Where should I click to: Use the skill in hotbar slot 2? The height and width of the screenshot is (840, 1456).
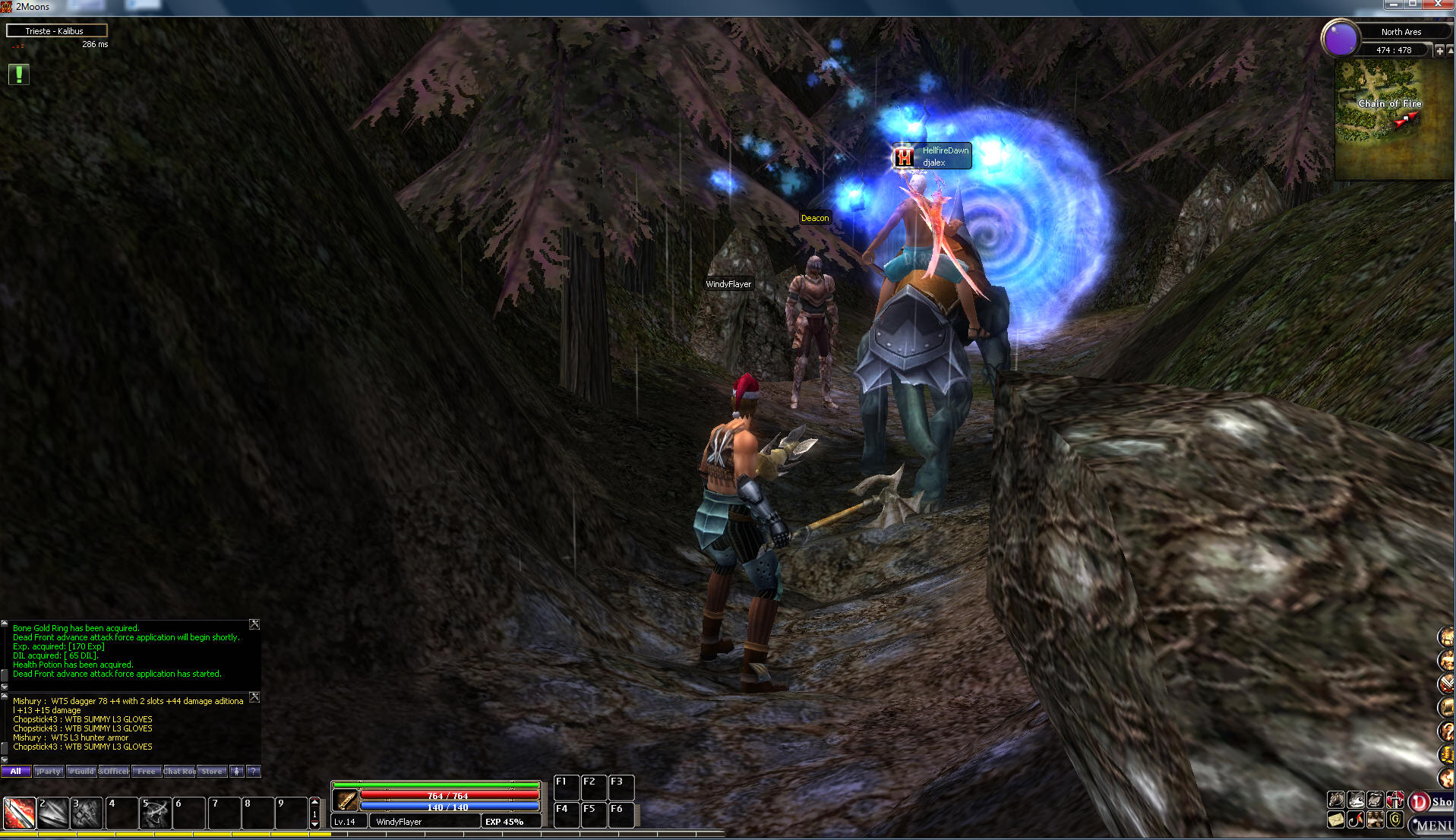(53, 813)
